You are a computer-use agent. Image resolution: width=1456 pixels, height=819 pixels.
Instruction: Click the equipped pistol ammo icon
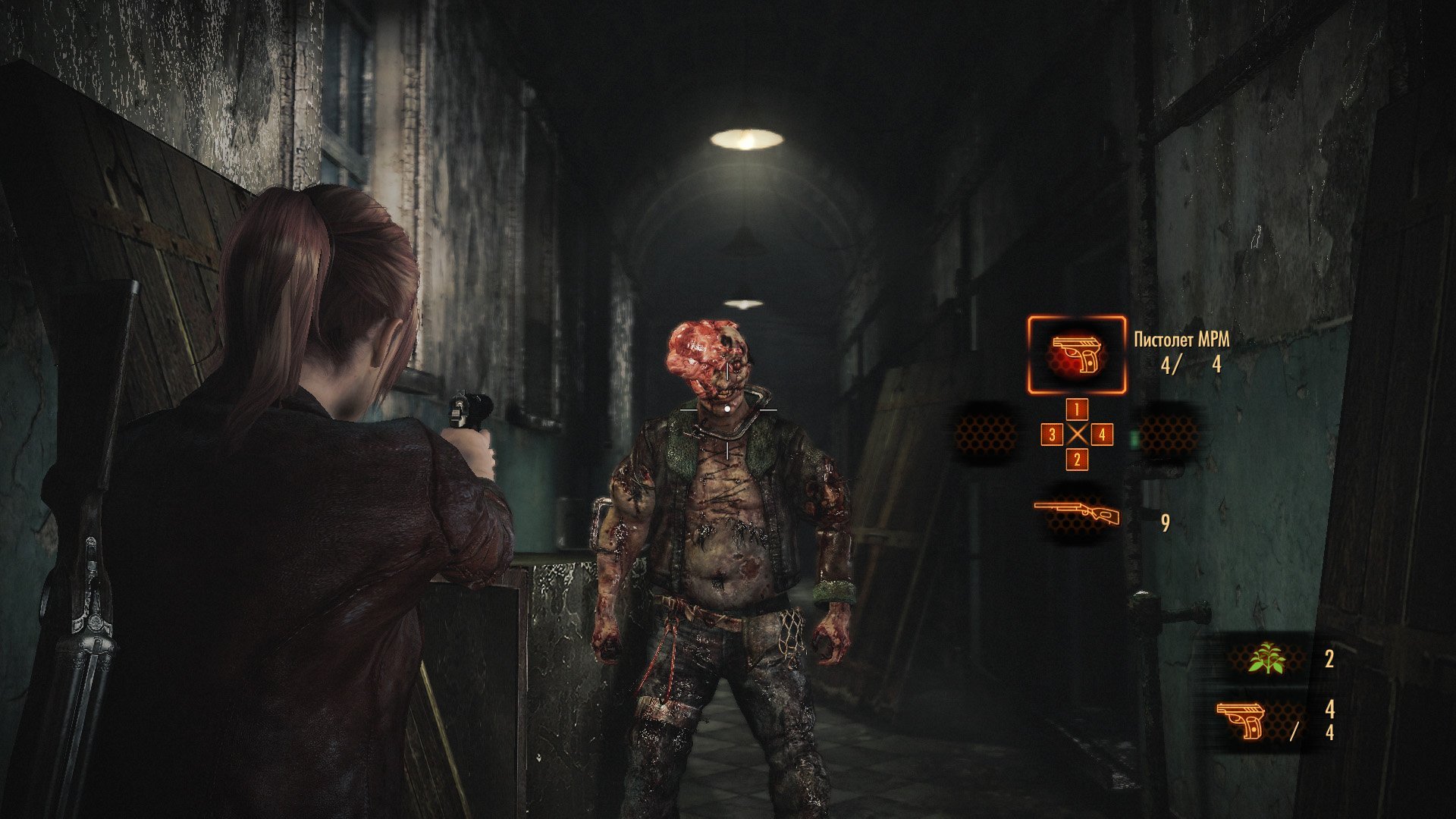coord(1241,720)
